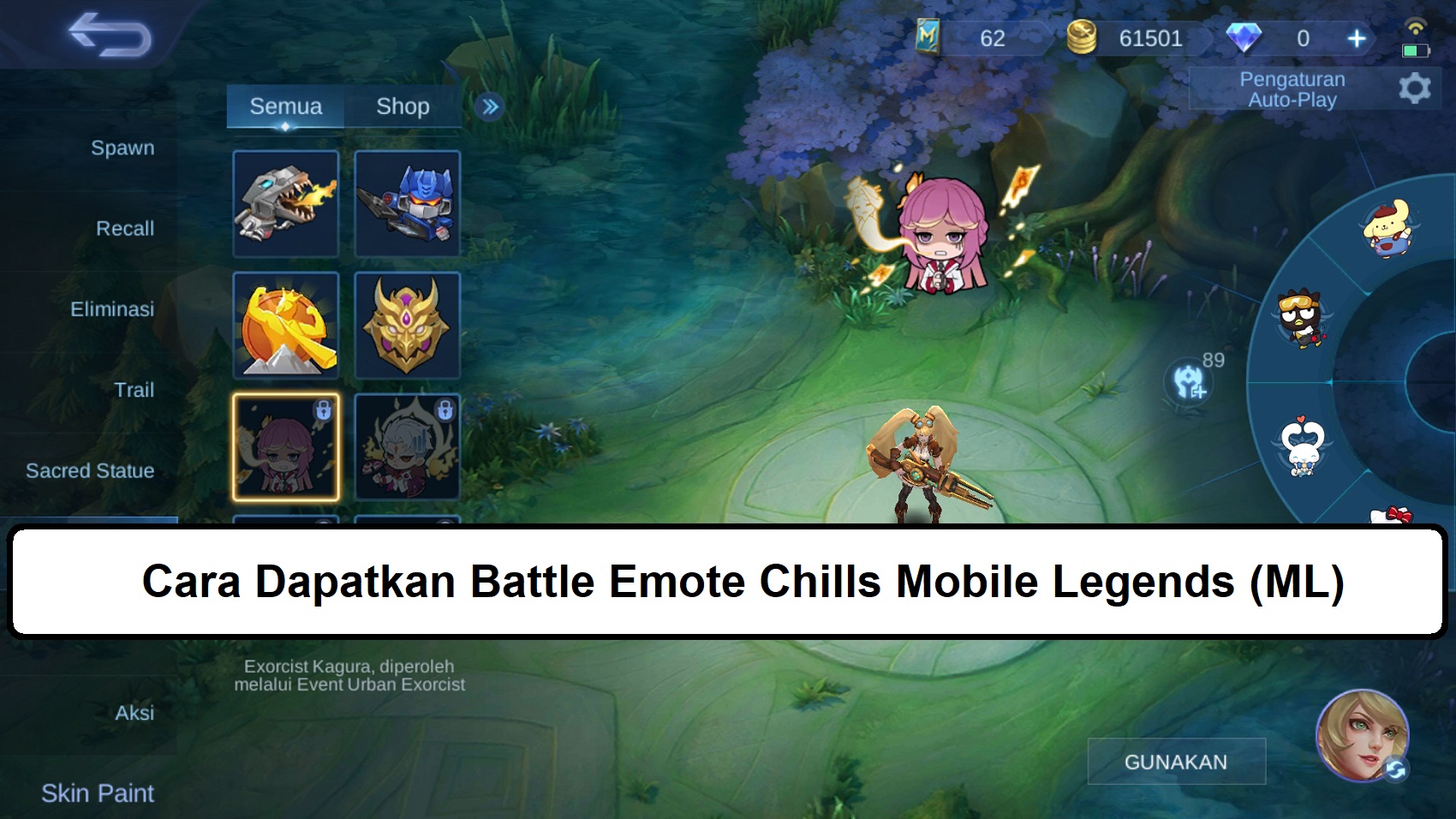Viewport: 1456px width, 819px height.
Task: Expand more tabs with the double chevron
Action: [488, 105]
